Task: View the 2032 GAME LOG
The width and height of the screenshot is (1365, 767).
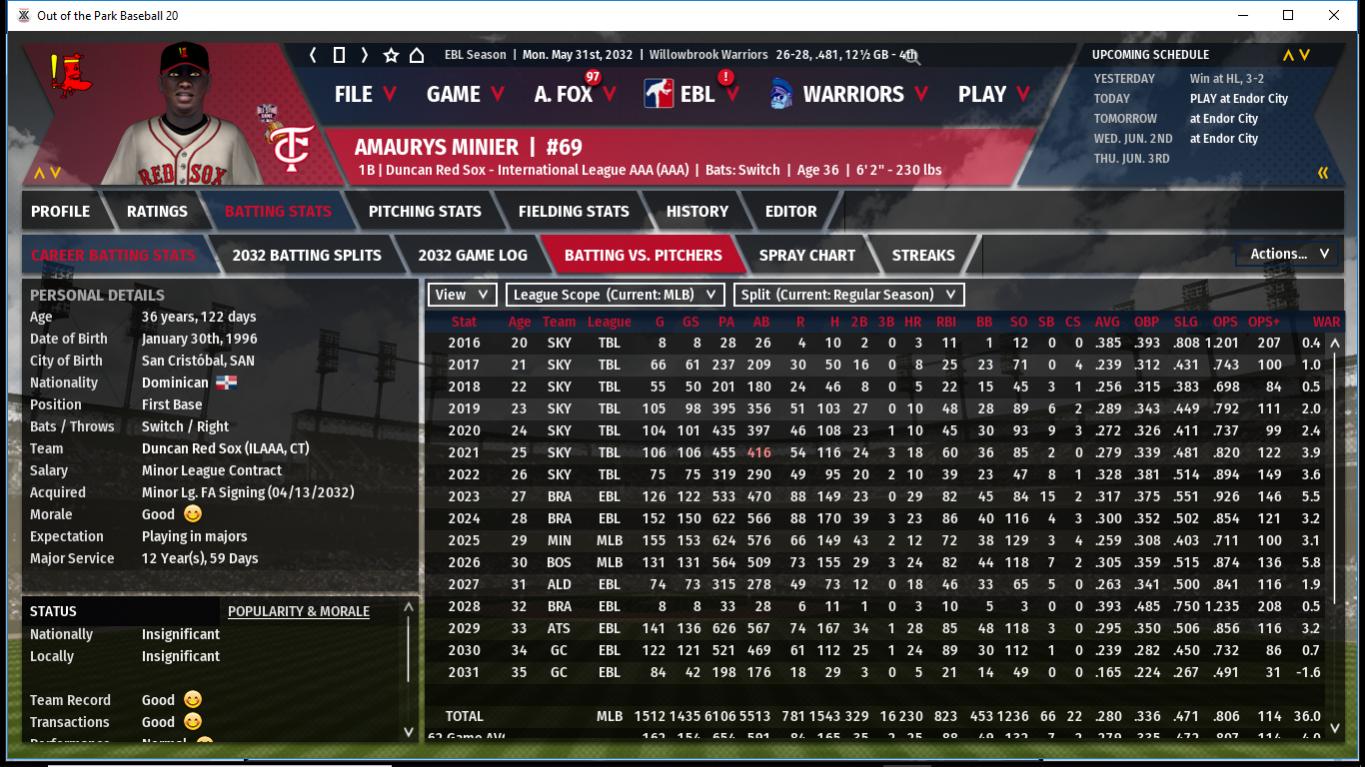Action: tap(472, 255)
